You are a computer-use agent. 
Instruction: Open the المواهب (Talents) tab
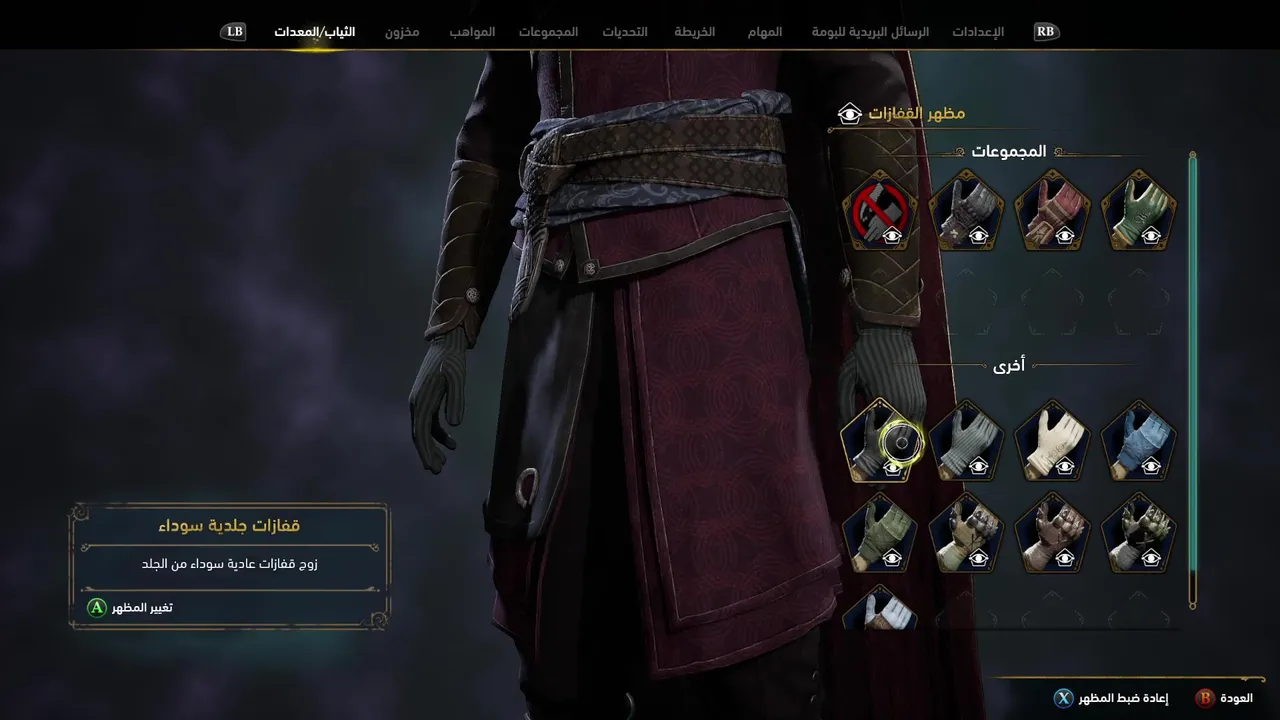pyautogui.click(x=472, y=32)
